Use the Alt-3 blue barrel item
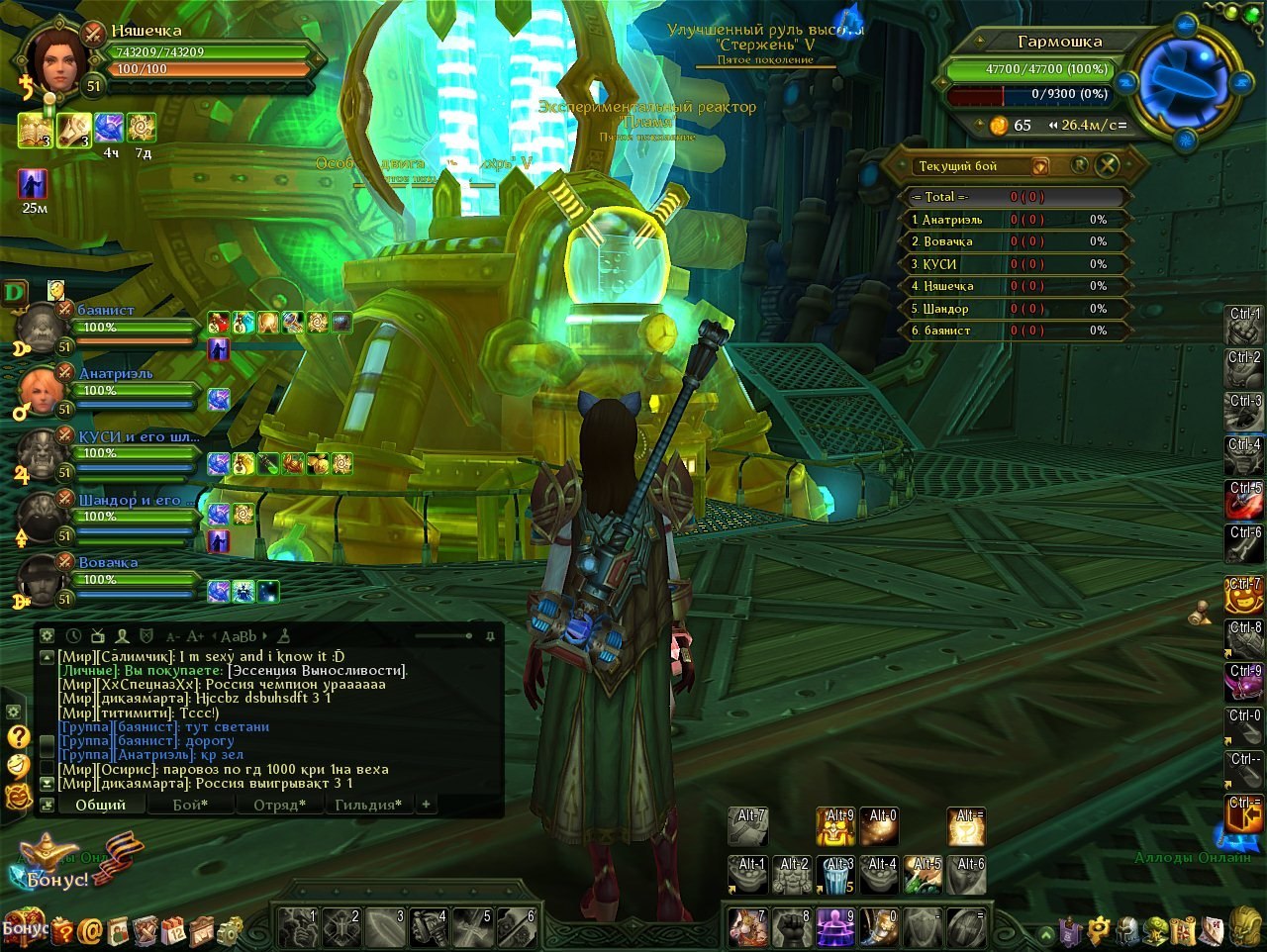 (836, 876)
